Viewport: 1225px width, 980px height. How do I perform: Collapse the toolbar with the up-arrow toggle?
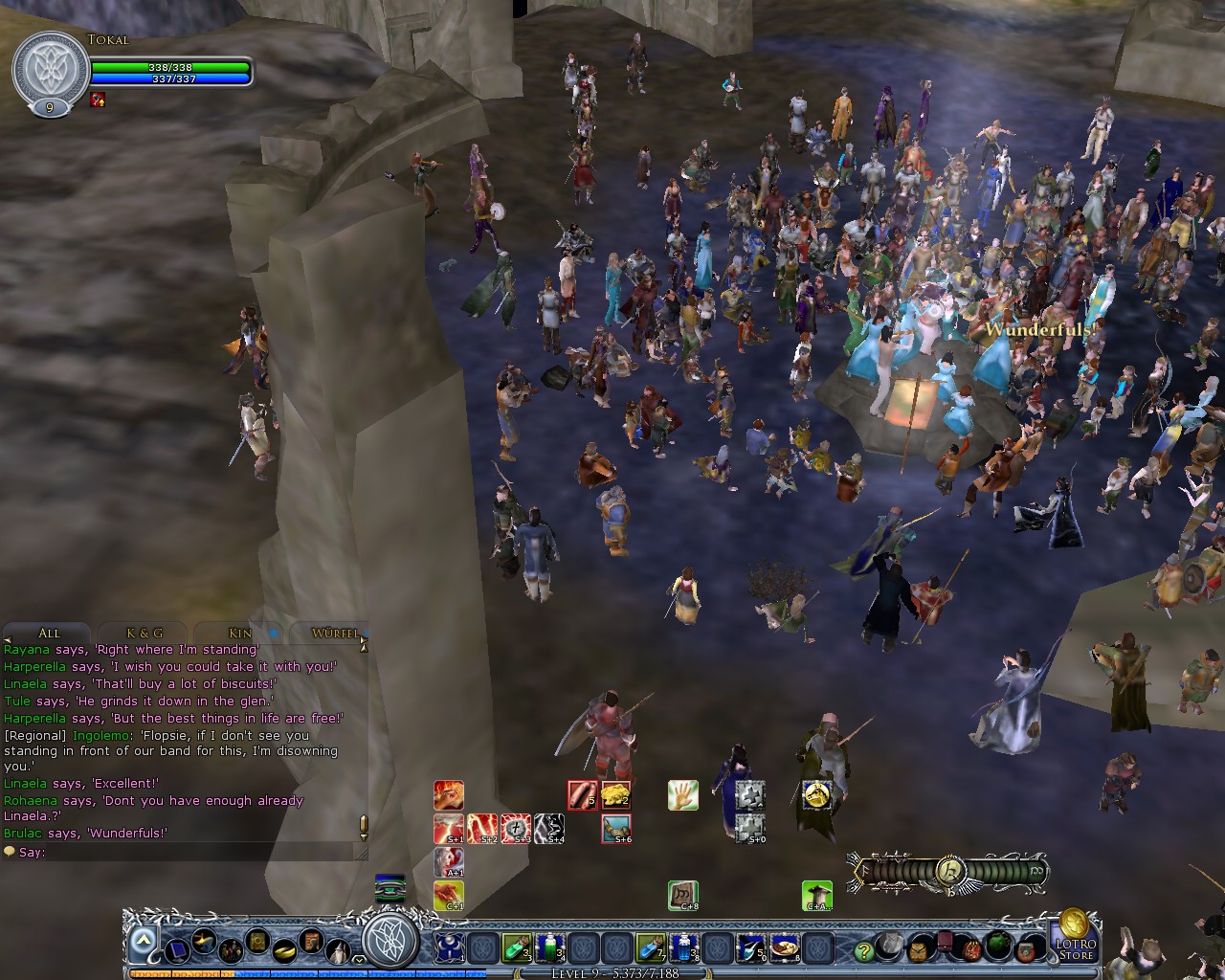tap(142, 938)
